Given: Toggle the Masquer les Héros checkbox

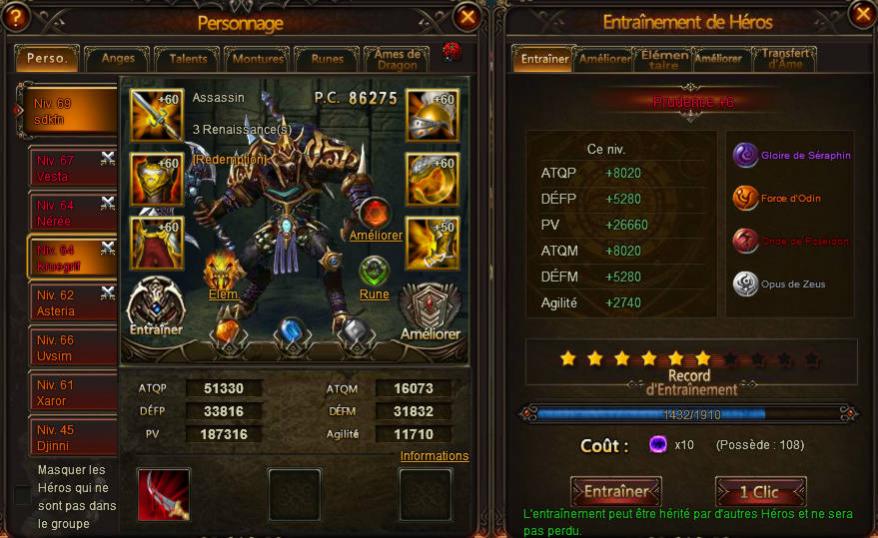Looking at the screenshot, I should (22, 496).
